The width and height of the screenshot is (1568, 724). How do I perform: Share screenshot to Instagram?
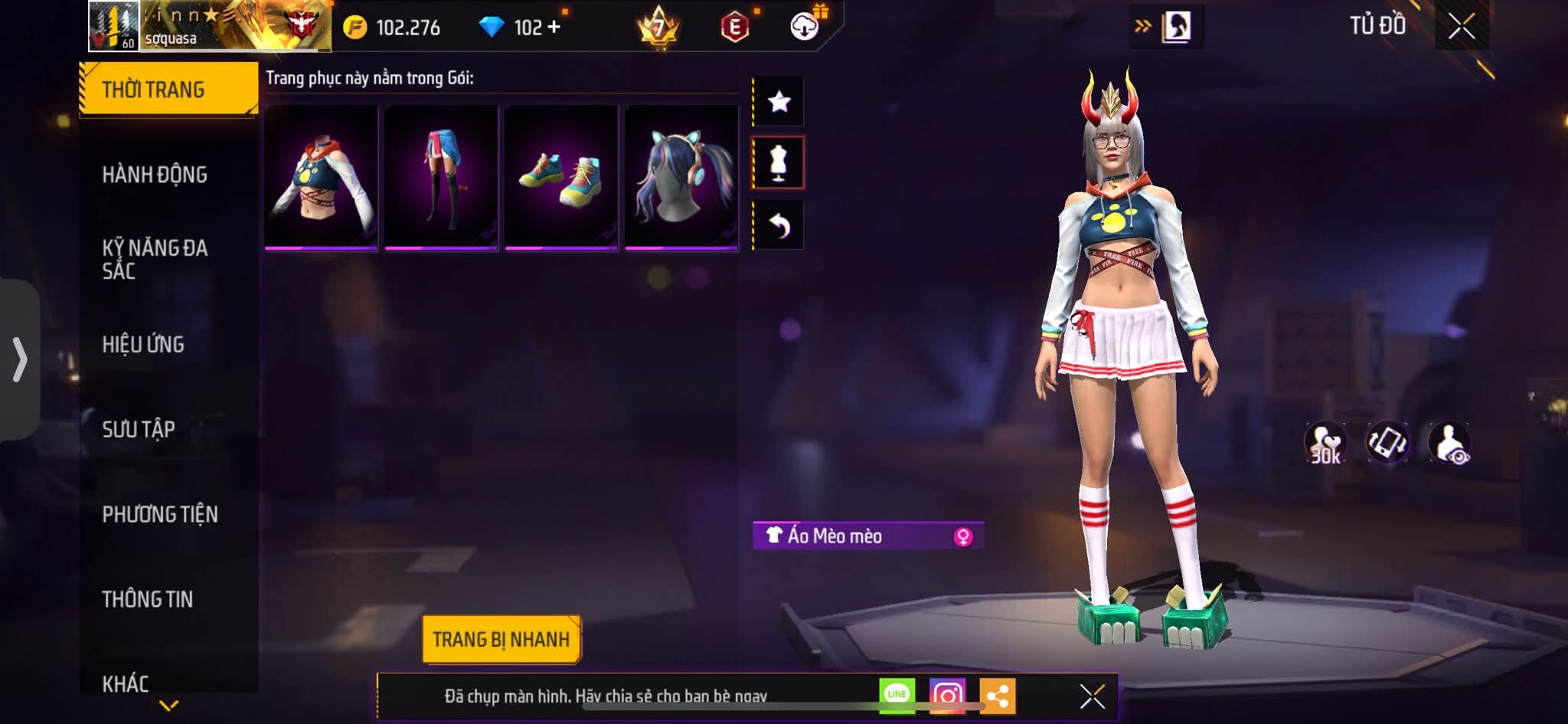(x=947, y=696)
